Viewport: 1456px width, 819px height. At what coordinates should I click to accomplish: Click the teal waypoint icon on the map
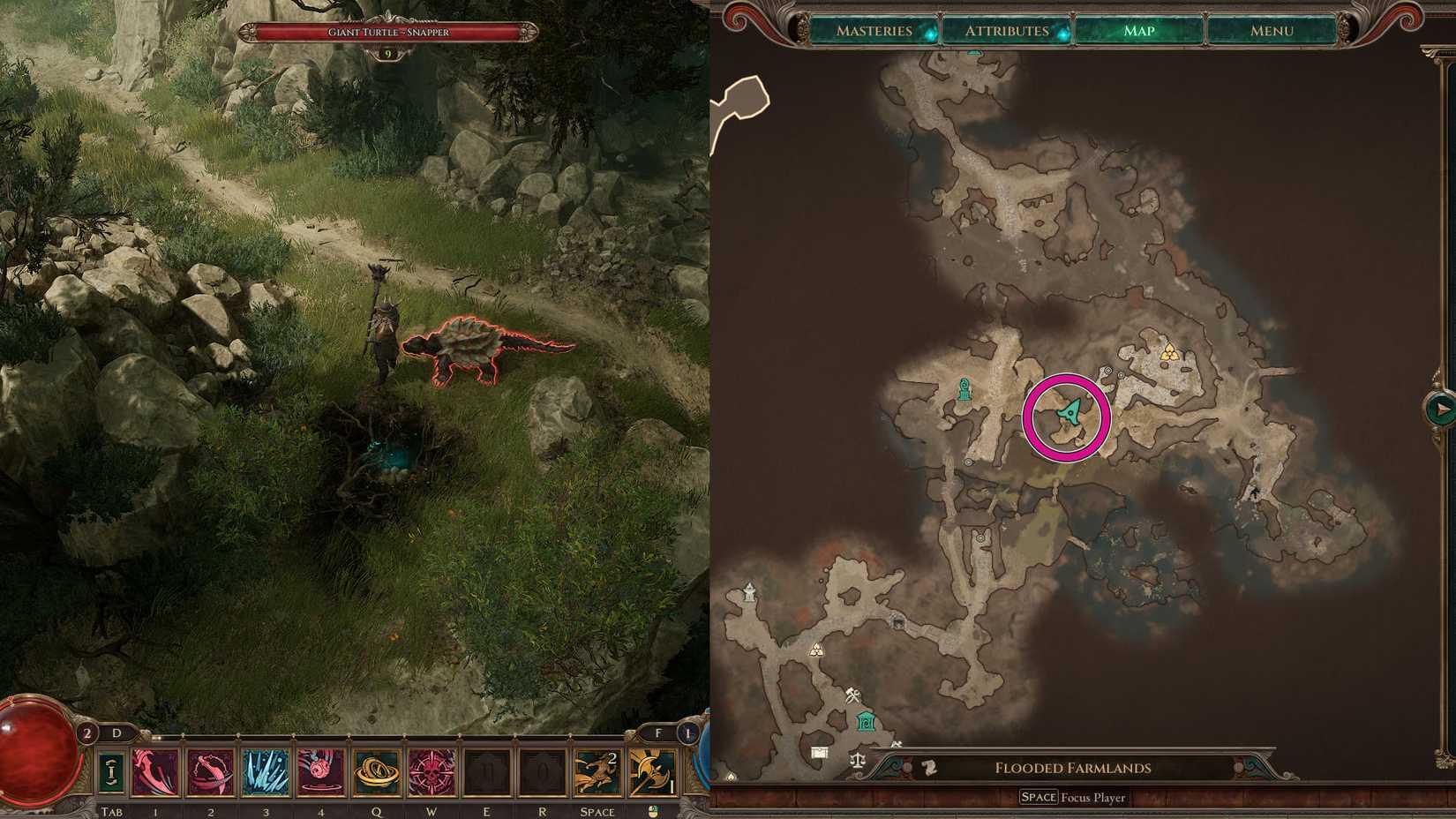coord(964,387)
